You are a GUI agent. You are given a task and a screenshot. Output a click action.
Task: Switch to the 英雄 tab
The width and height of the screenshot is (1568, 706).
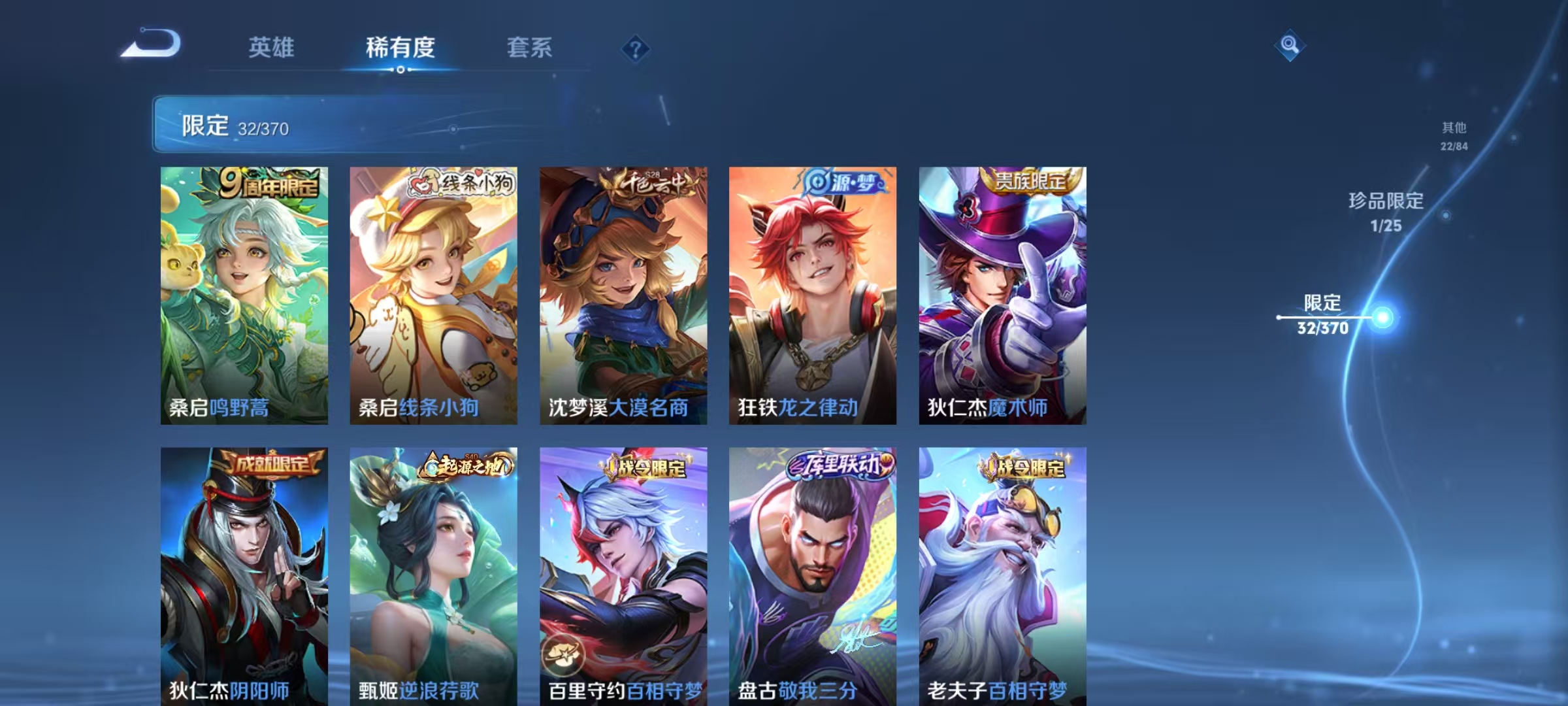pyautogui.click(x=272, y=47)
